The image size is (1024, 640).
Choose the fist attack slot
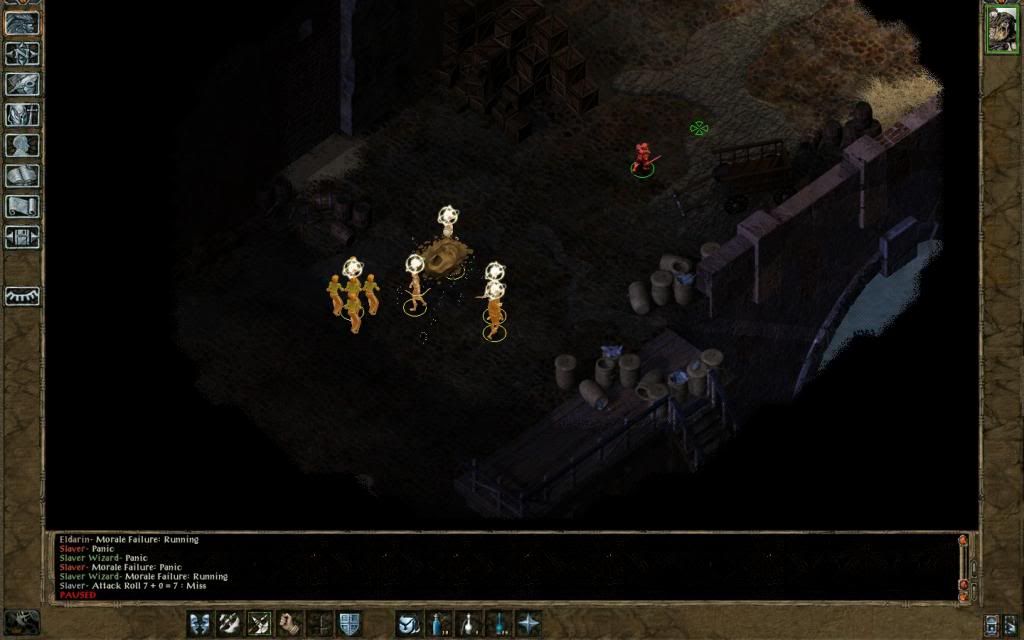click(290, 623)
